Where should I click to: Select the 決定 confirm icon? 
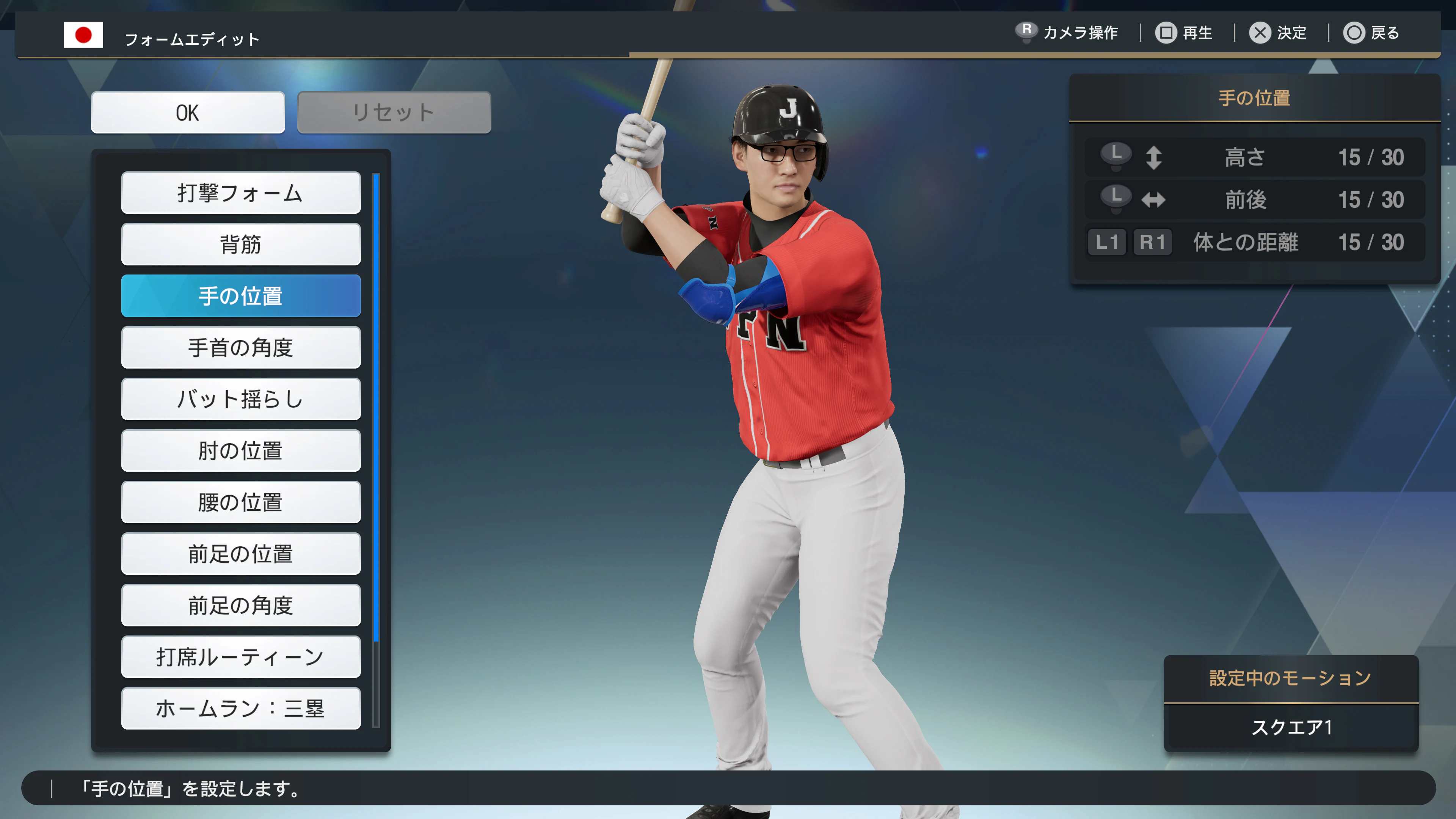[x=1259, y=33]
